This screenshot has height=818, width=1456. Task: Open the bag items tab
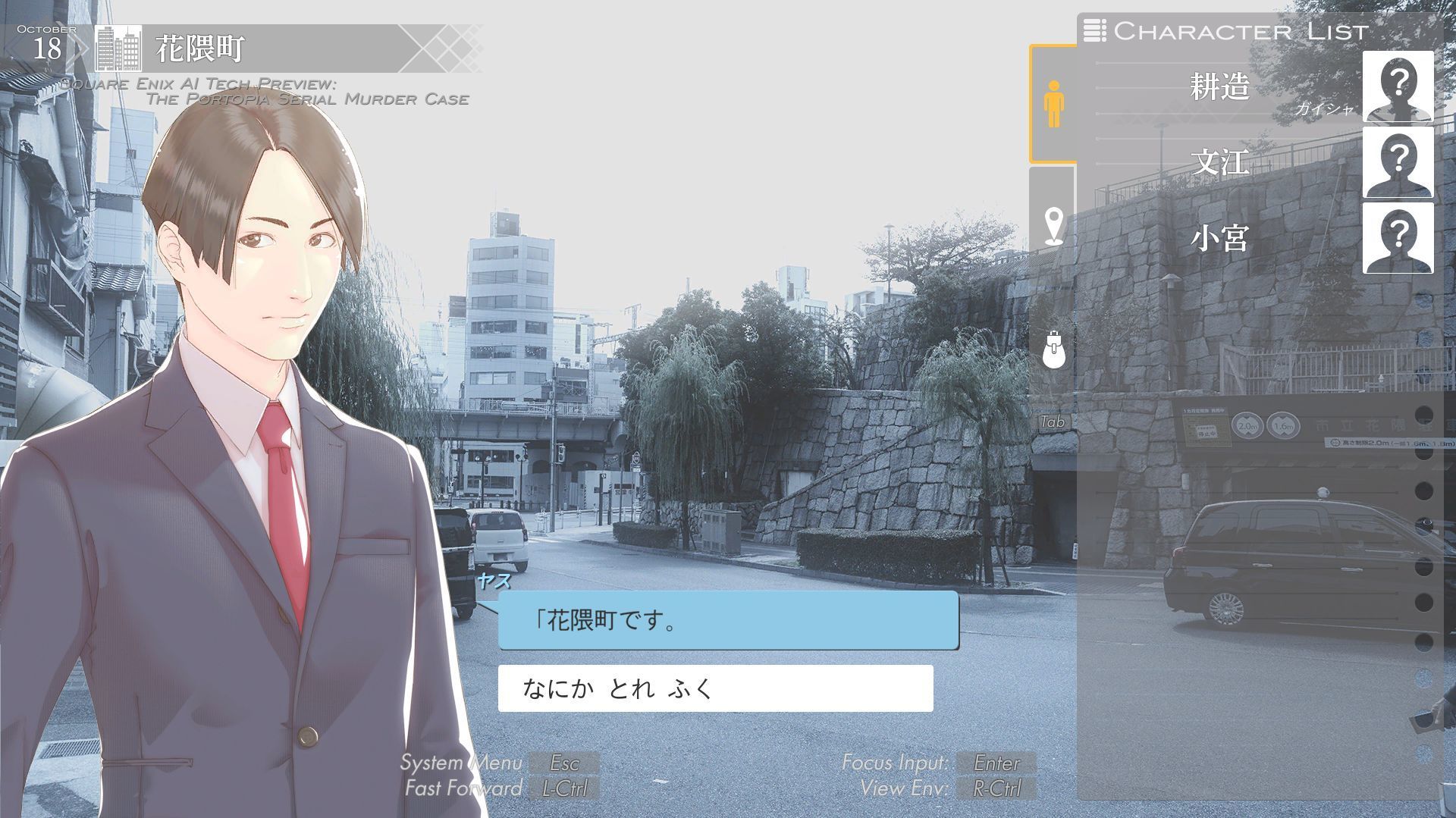(1053, 349)
